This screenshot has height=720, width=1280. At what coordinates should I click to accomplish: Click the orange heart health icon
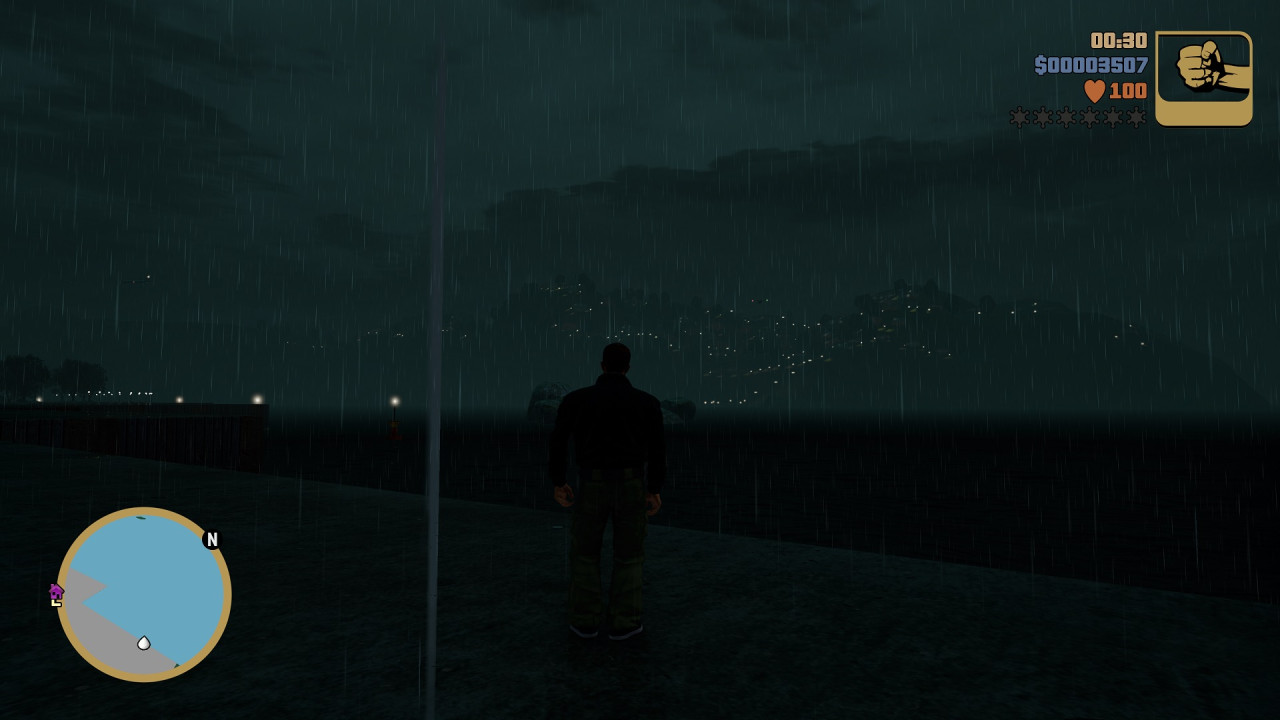(1094, 90)
